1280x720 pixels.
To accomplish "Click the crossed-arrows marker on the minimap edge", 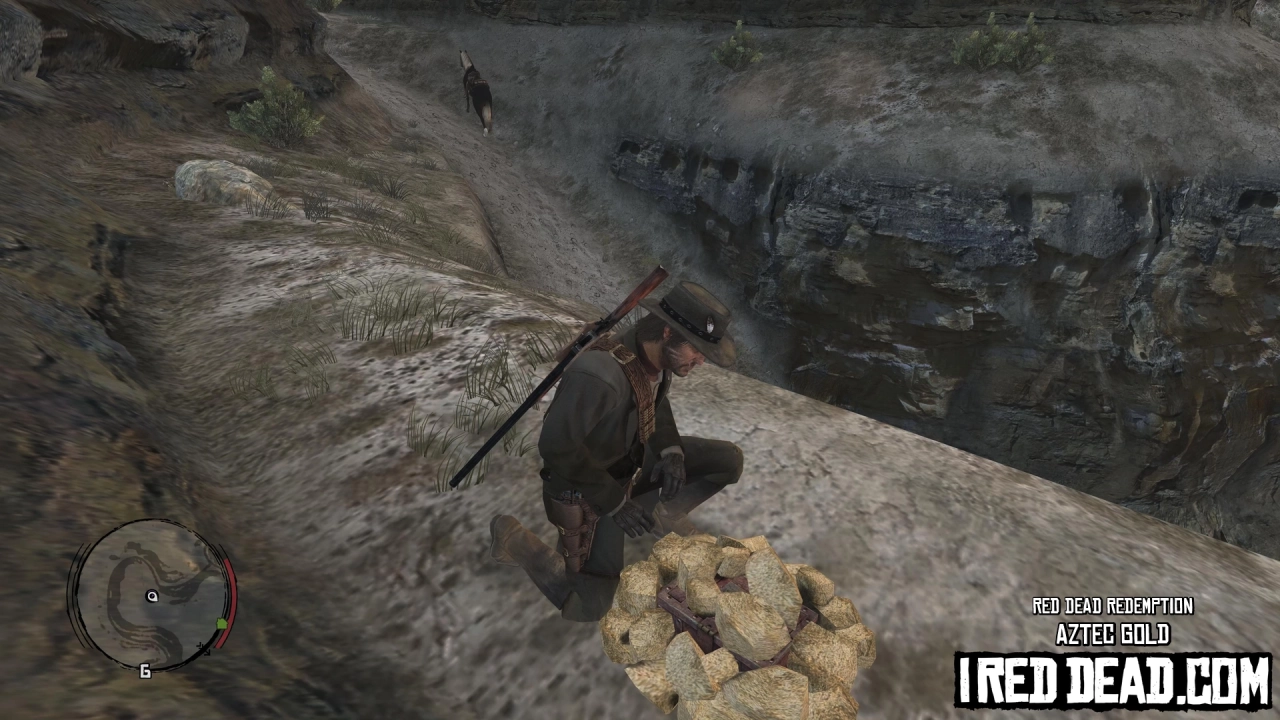I will point(205,649).
